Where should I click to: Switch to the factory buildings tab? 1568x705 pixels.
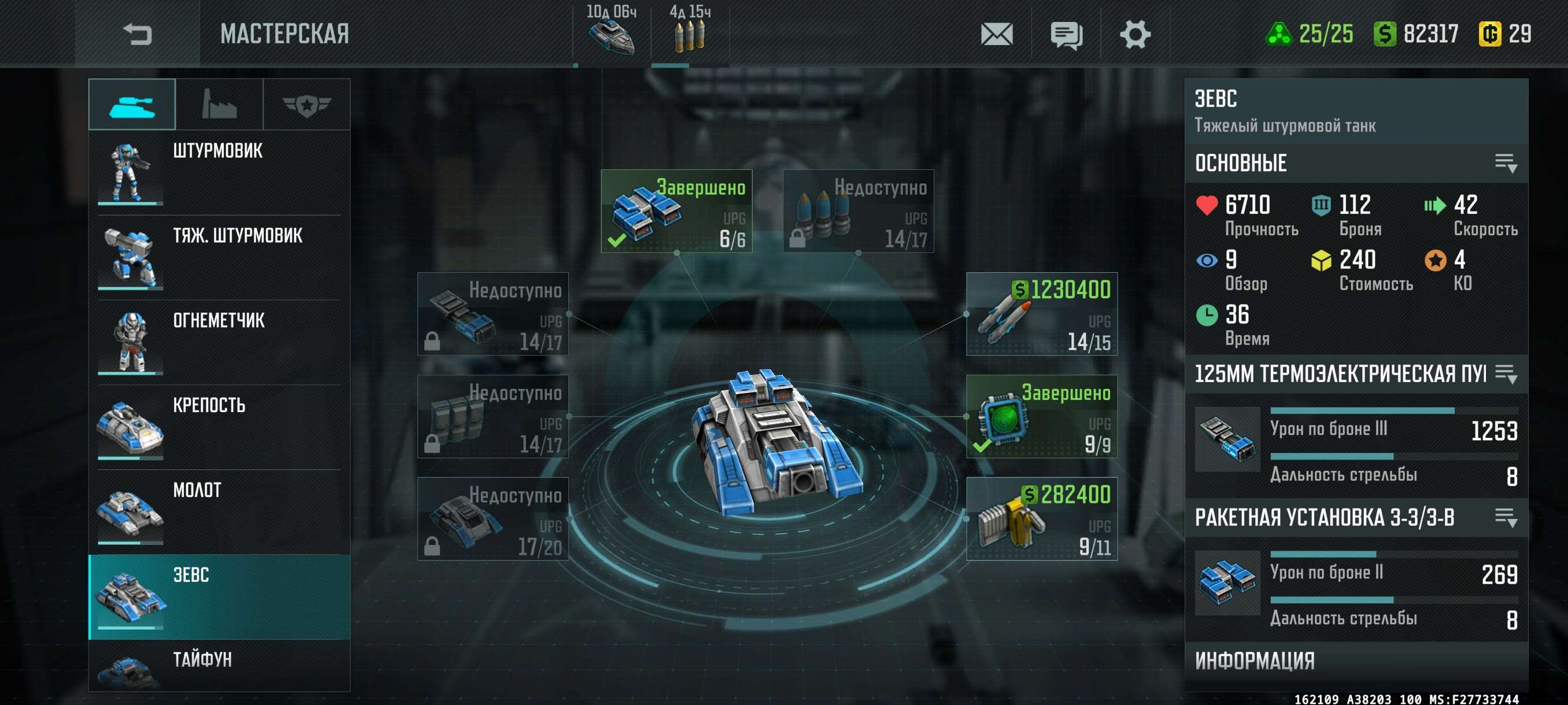click(x=219, y=105)
